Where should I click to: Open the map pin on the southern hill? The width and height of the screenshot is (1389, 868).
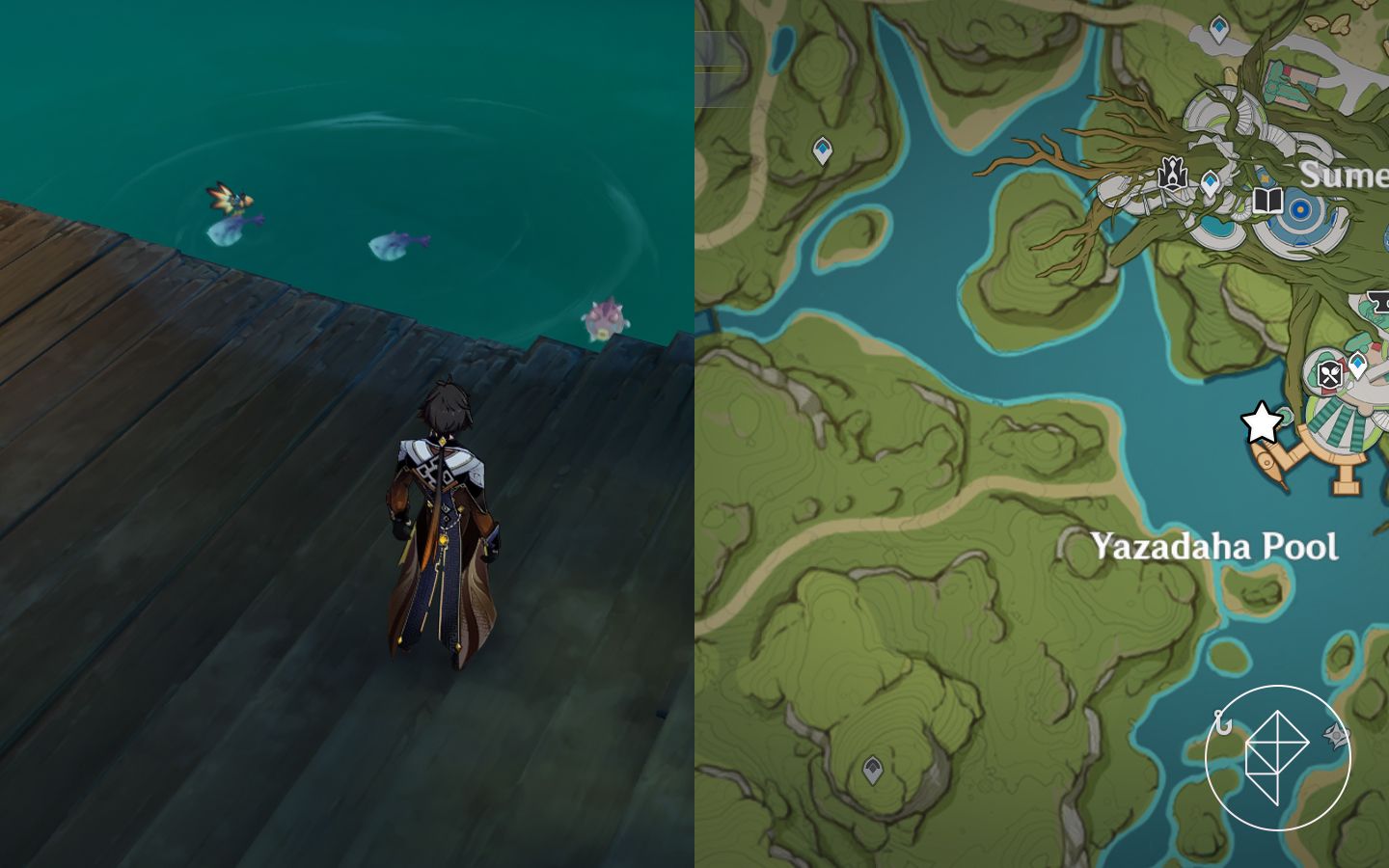point(872,769)
